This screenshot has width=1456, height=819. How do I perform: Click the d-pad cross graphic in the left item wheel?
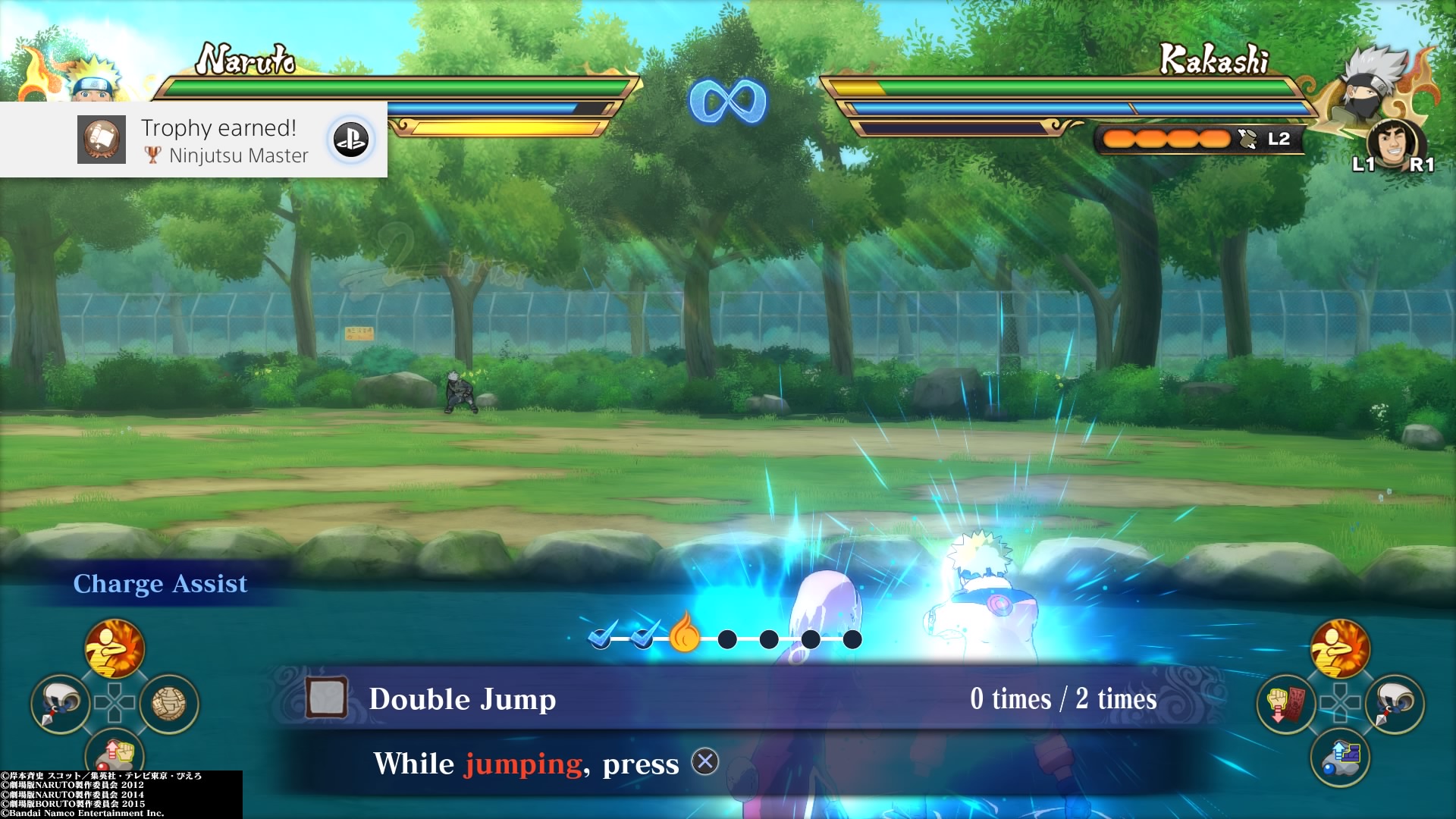(x=114, y=702)
